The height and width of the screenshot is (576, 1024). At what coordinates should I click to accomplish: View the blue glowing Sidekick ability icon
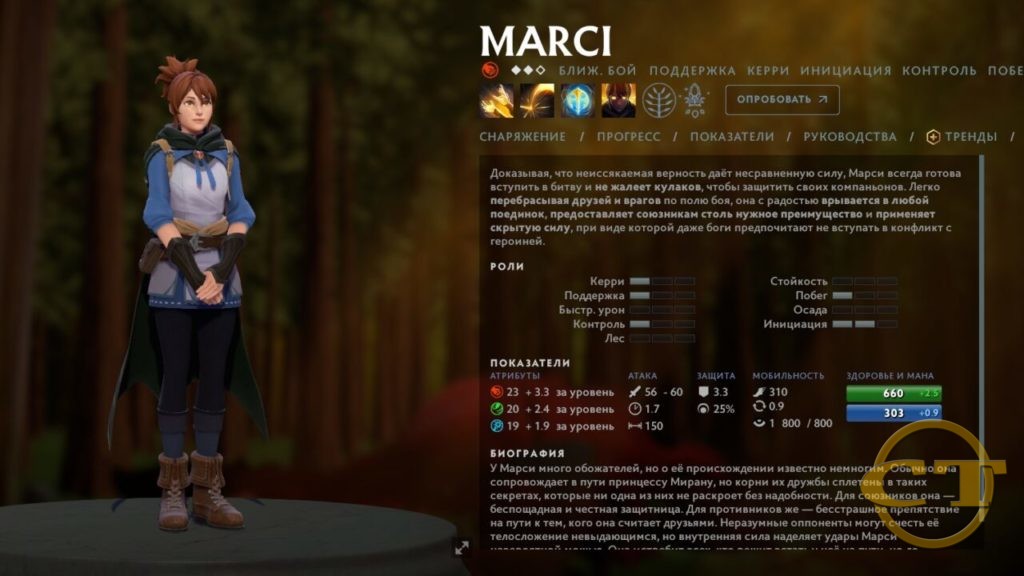tap(578, 100)
